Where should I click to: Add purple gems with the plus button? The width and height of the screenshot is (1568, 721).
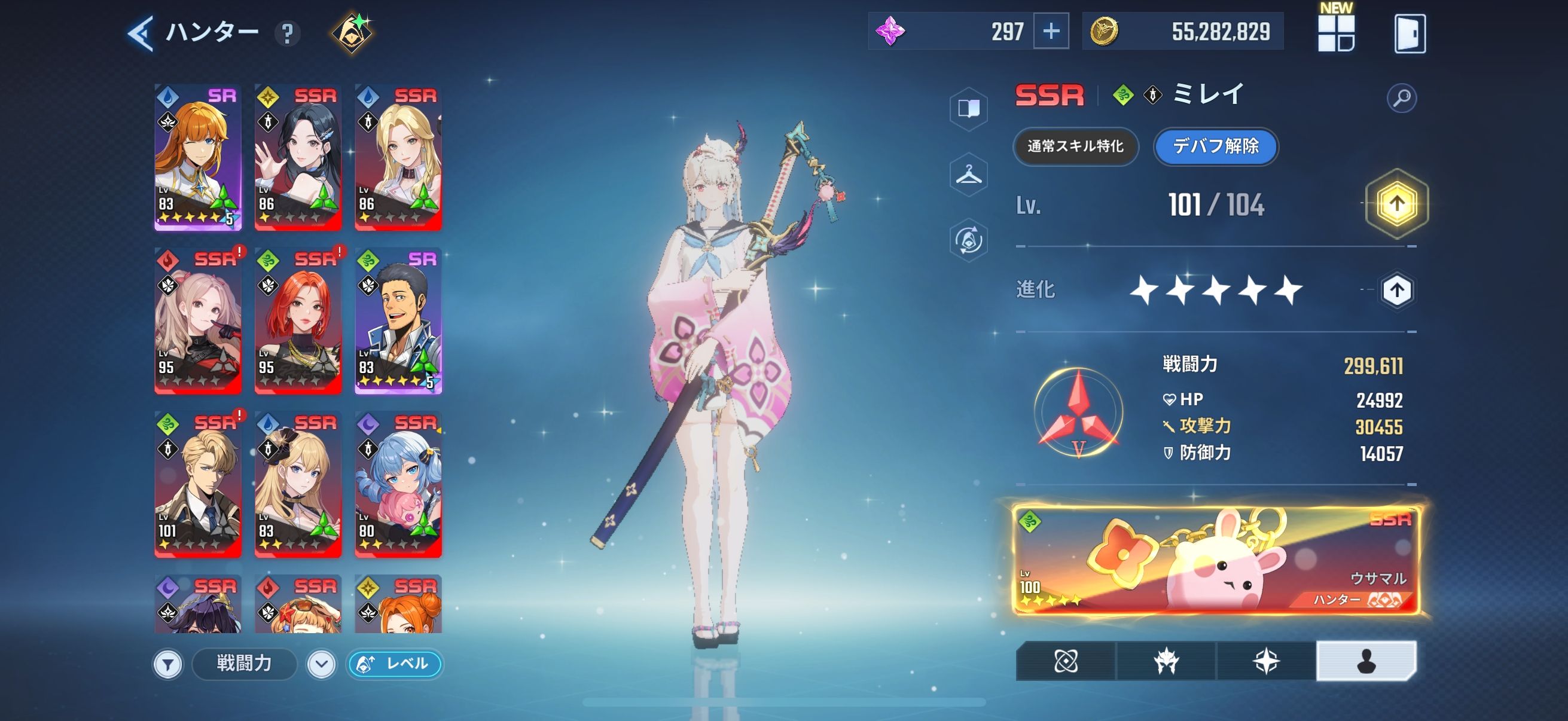click(1051, 32)
